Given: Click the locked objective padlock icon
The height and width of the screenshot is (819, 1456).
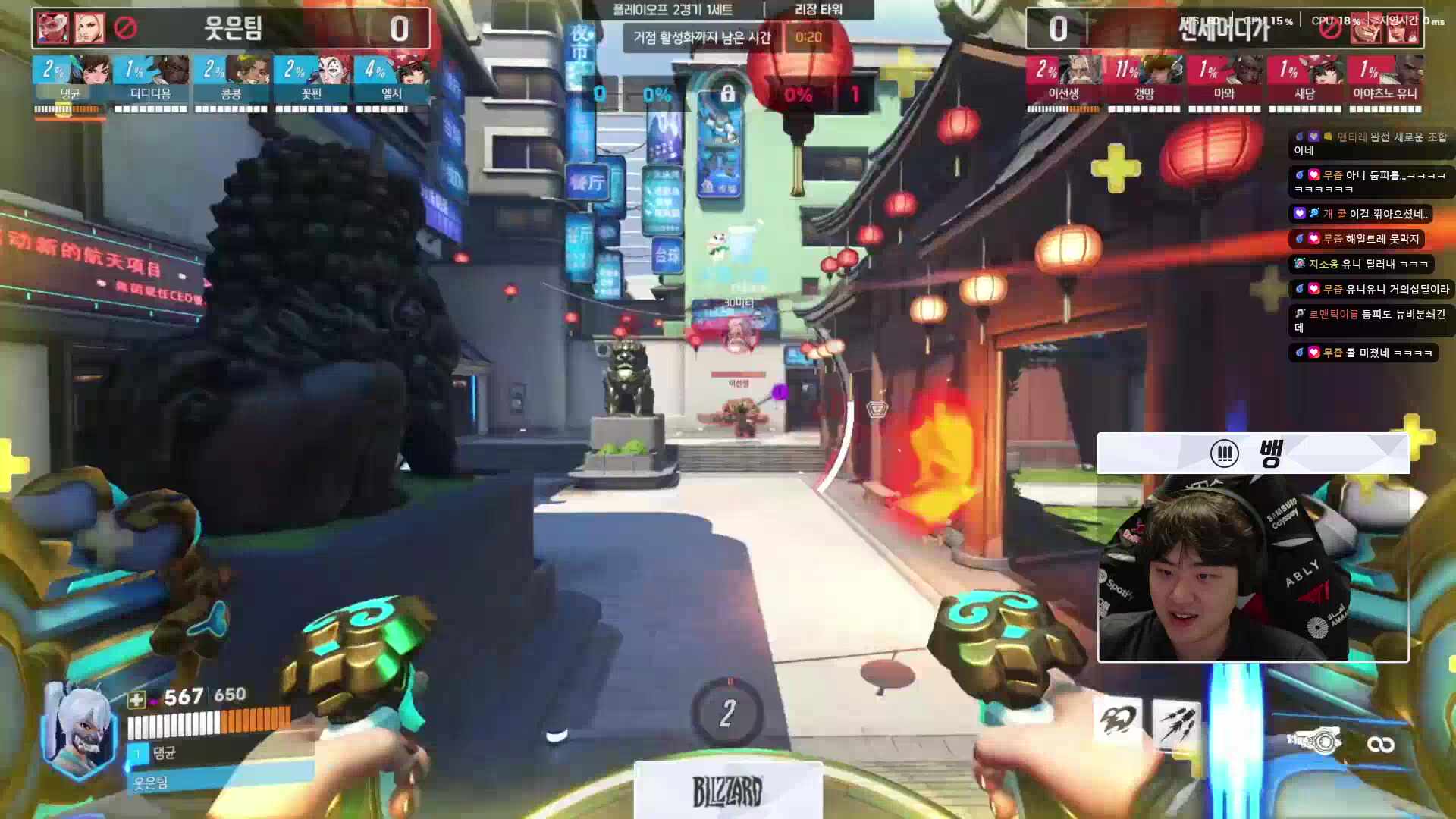Looking at the screenshot, I should (727, 94).
